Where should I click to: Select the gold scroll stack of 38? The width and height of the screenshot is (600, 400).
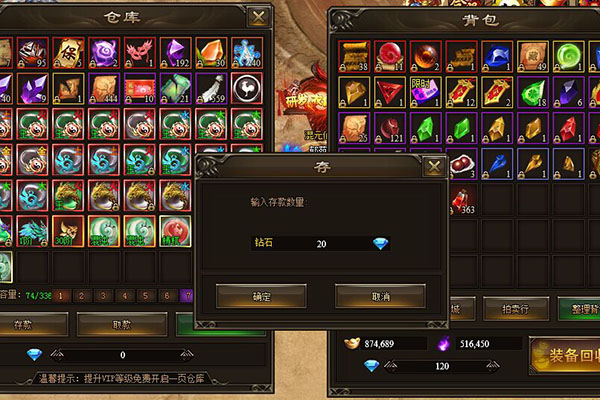coord(353,56)
